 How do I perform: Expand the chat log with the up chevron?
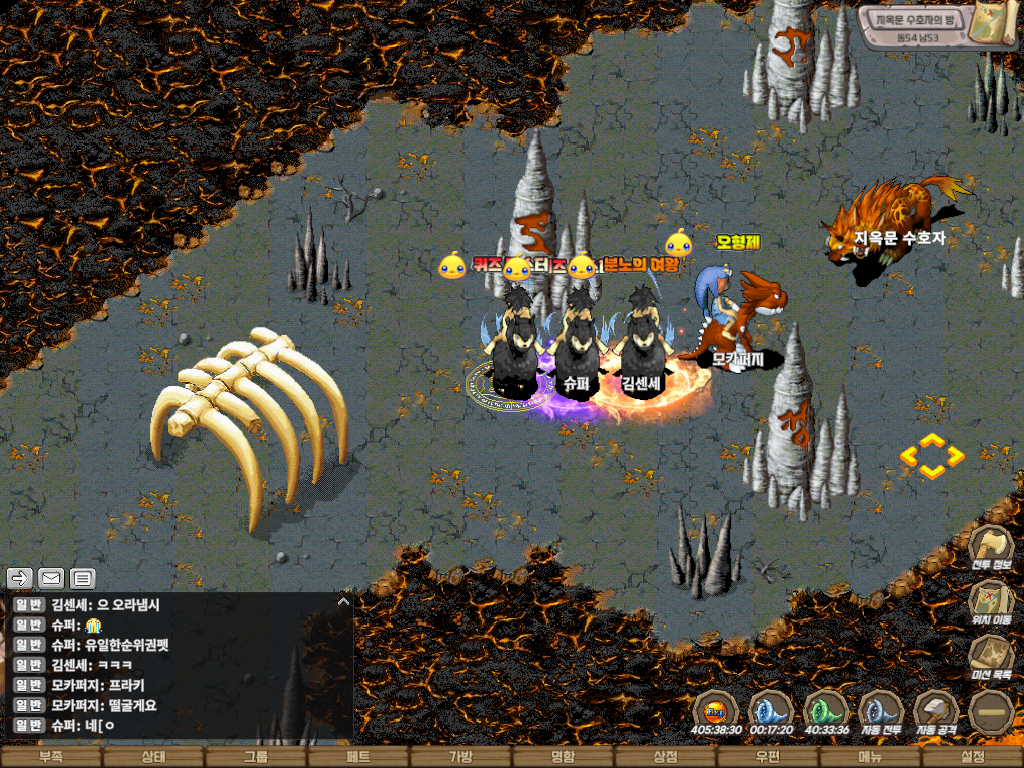click(x=343, y=602)
